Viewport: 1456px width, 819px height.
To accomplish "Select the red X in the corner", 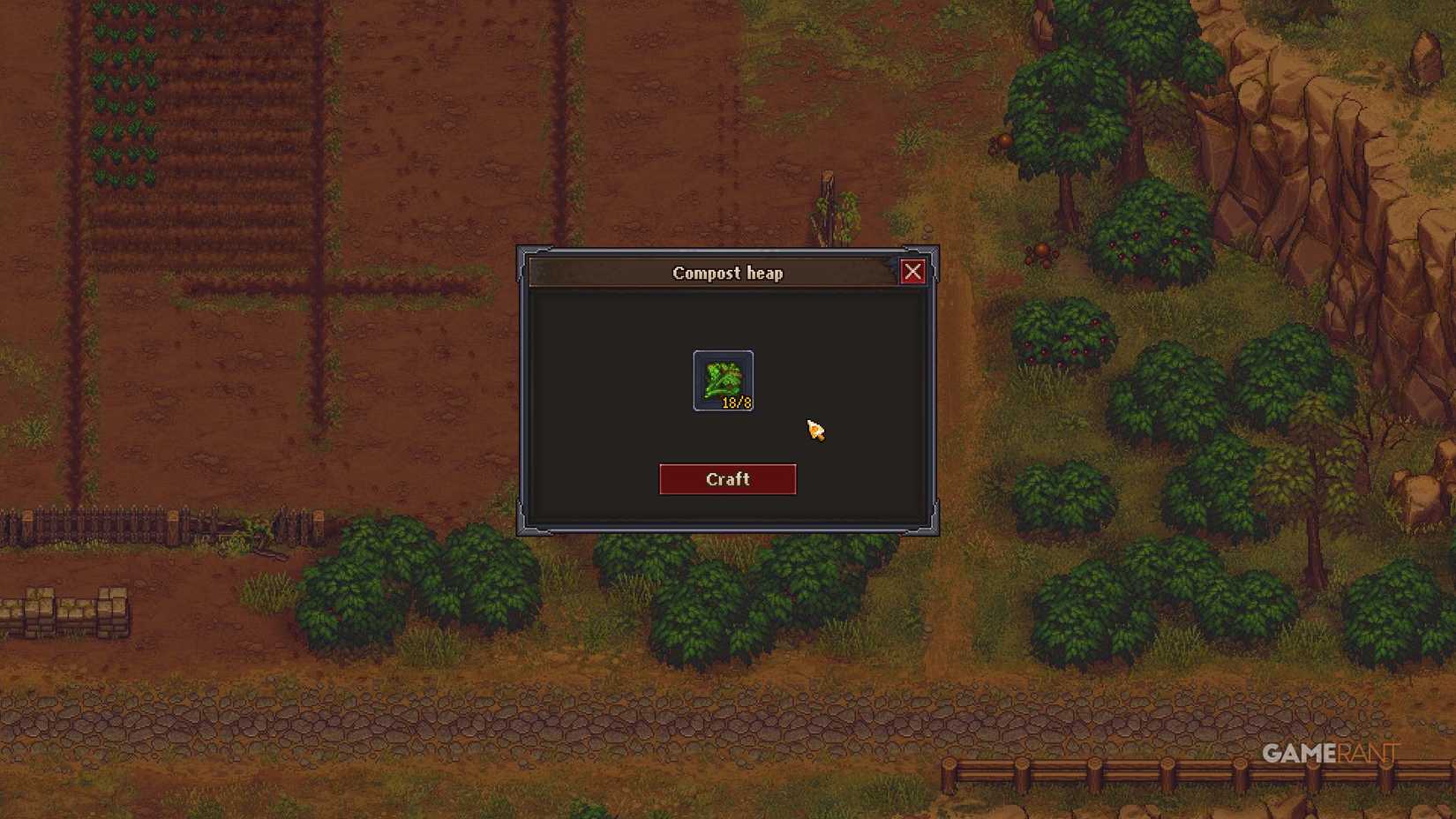I will [913, 272].
